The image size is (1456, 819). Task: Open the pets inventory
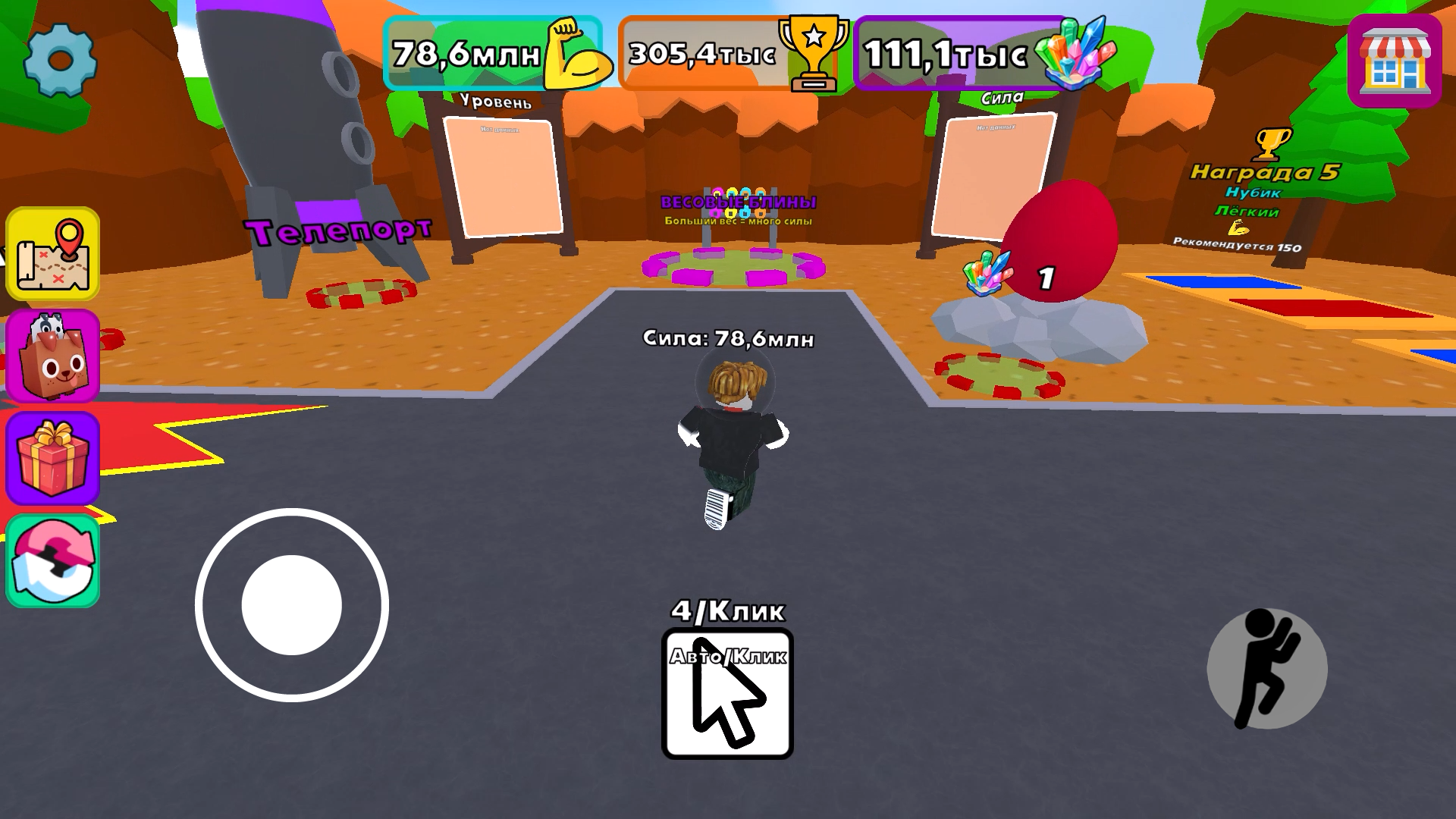pos(53,356)
